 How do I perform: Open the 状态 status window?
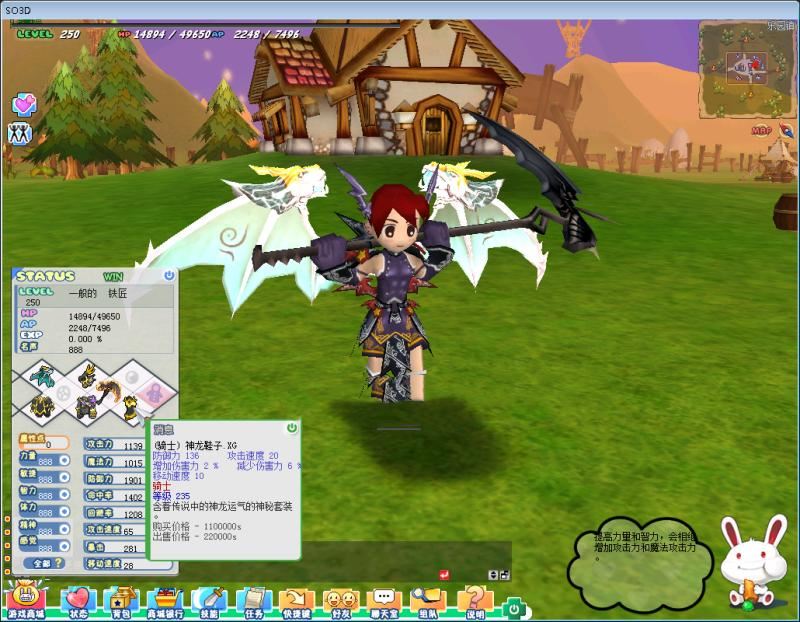click(77, 601)
